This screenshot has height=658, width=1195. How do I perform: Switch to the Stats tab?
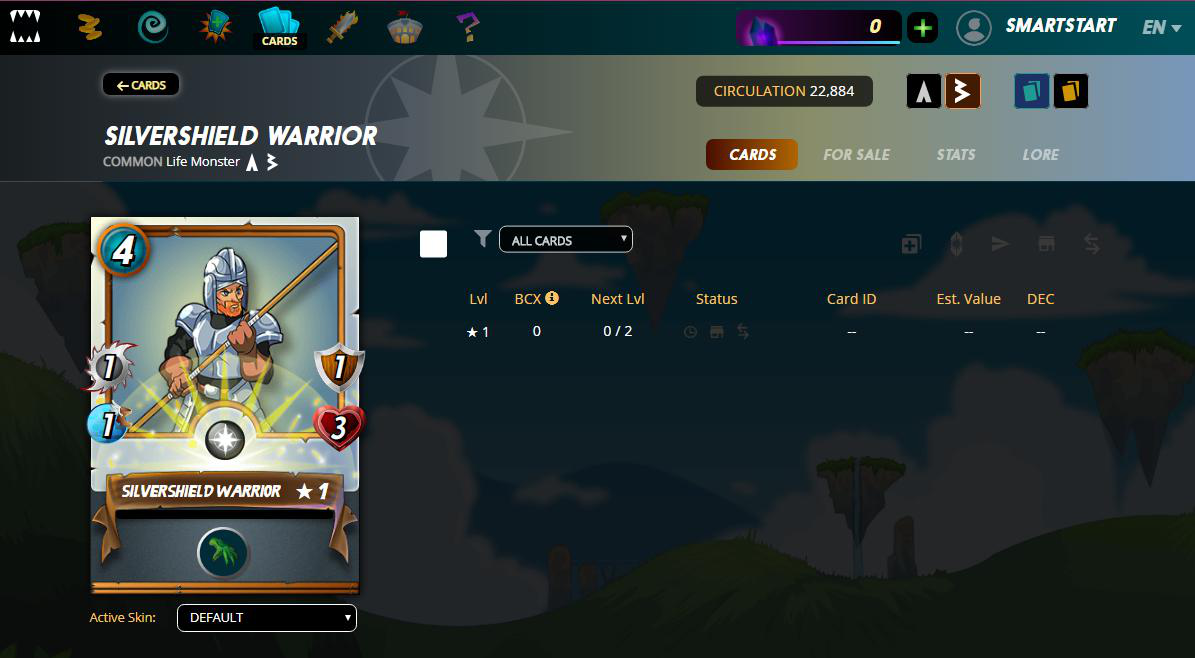point(955,155)
